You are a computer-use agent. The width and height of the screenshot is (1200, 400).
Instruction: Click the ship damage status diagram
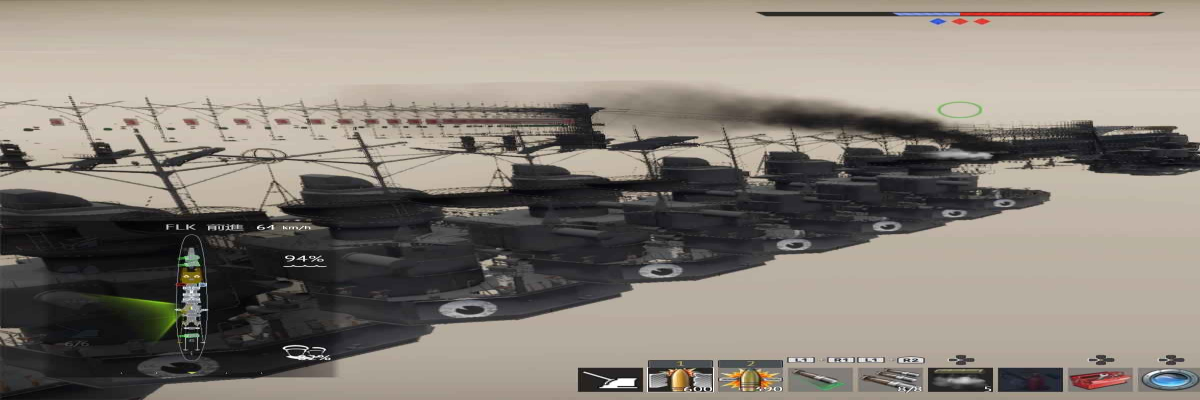190,297
